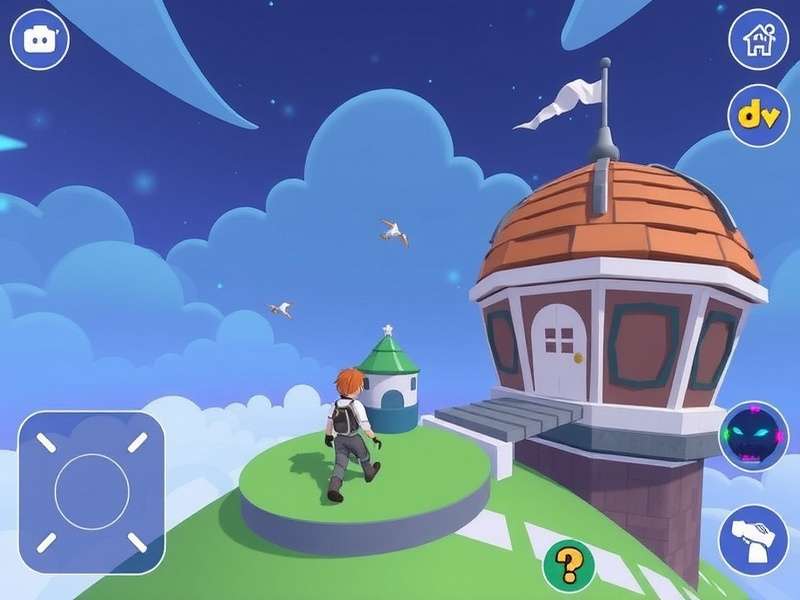Open the yellow question mark help
This screenshot has width=800, height=600.
coord(569,567)
